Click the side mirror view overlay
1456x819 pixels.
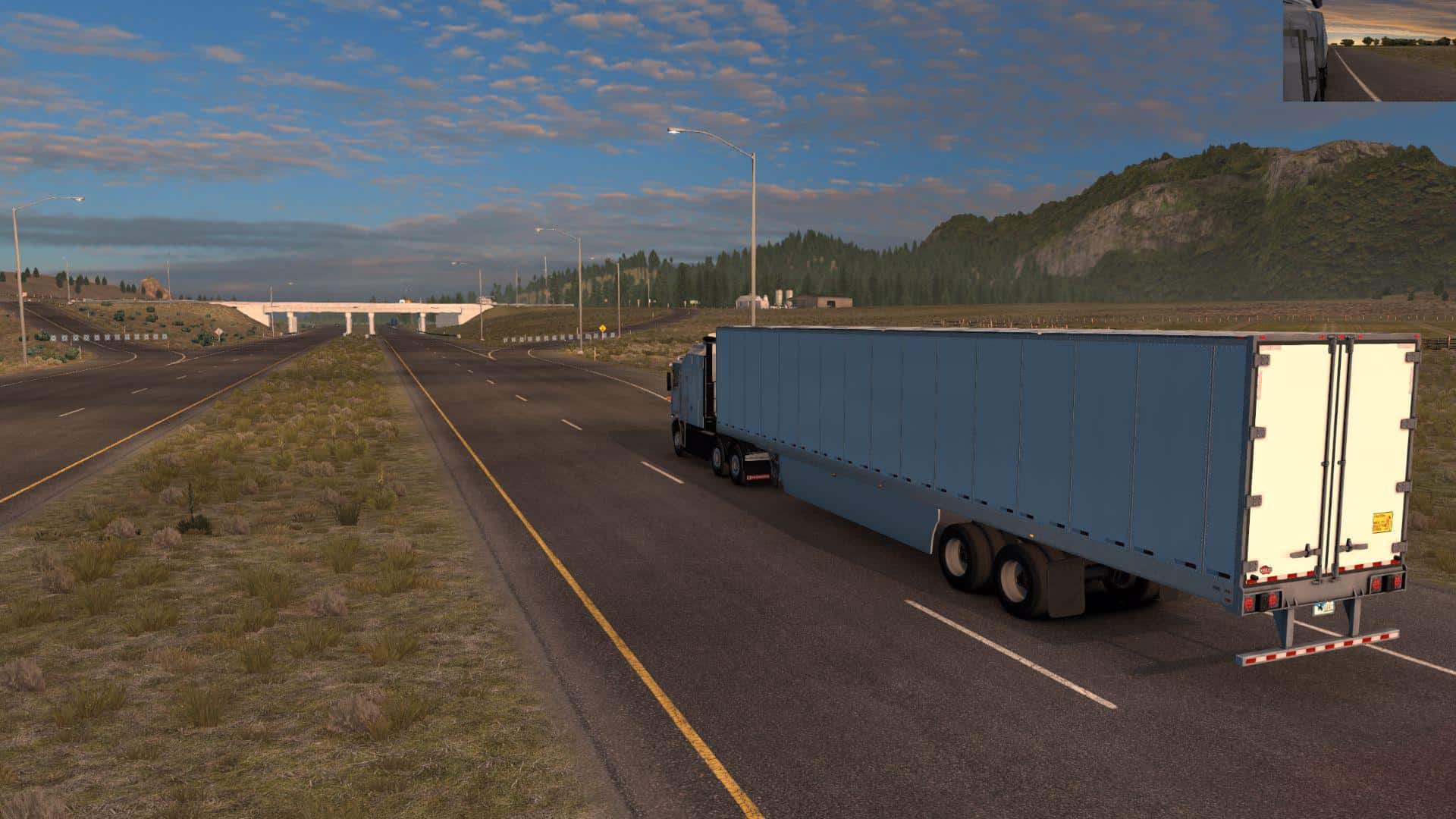[x=1369, y=51]
